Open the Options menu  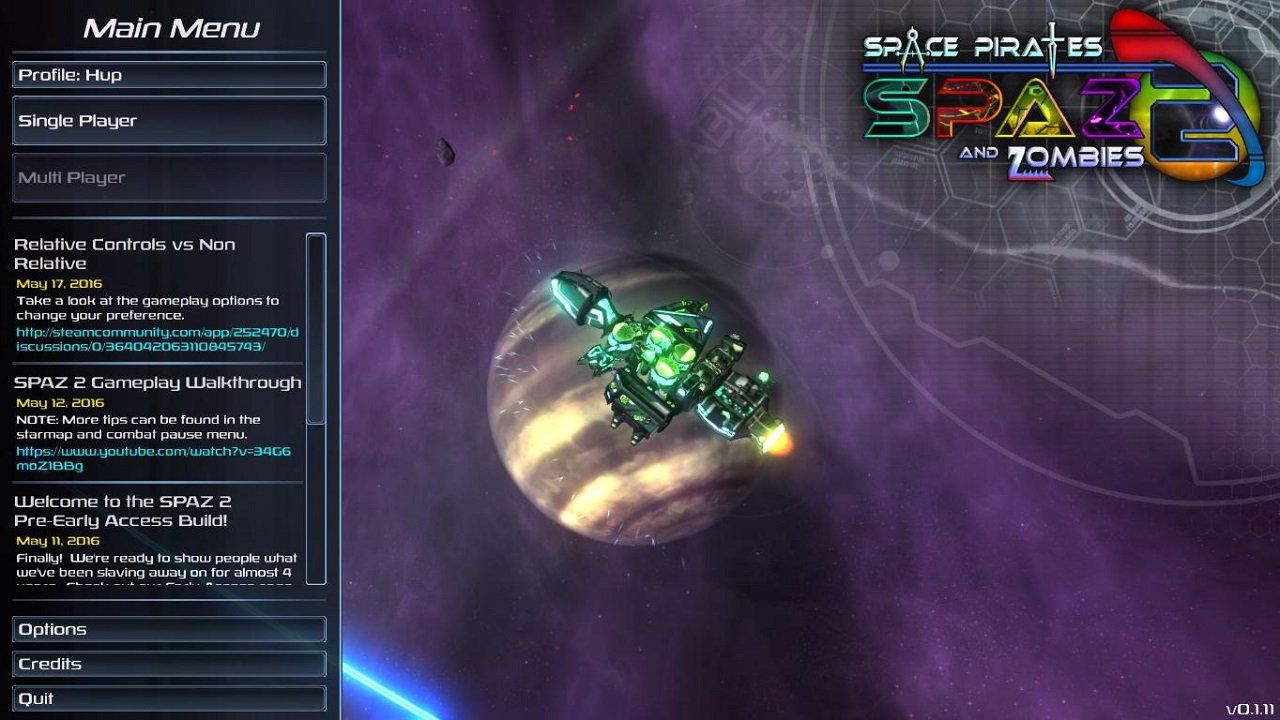click(168, 629)
